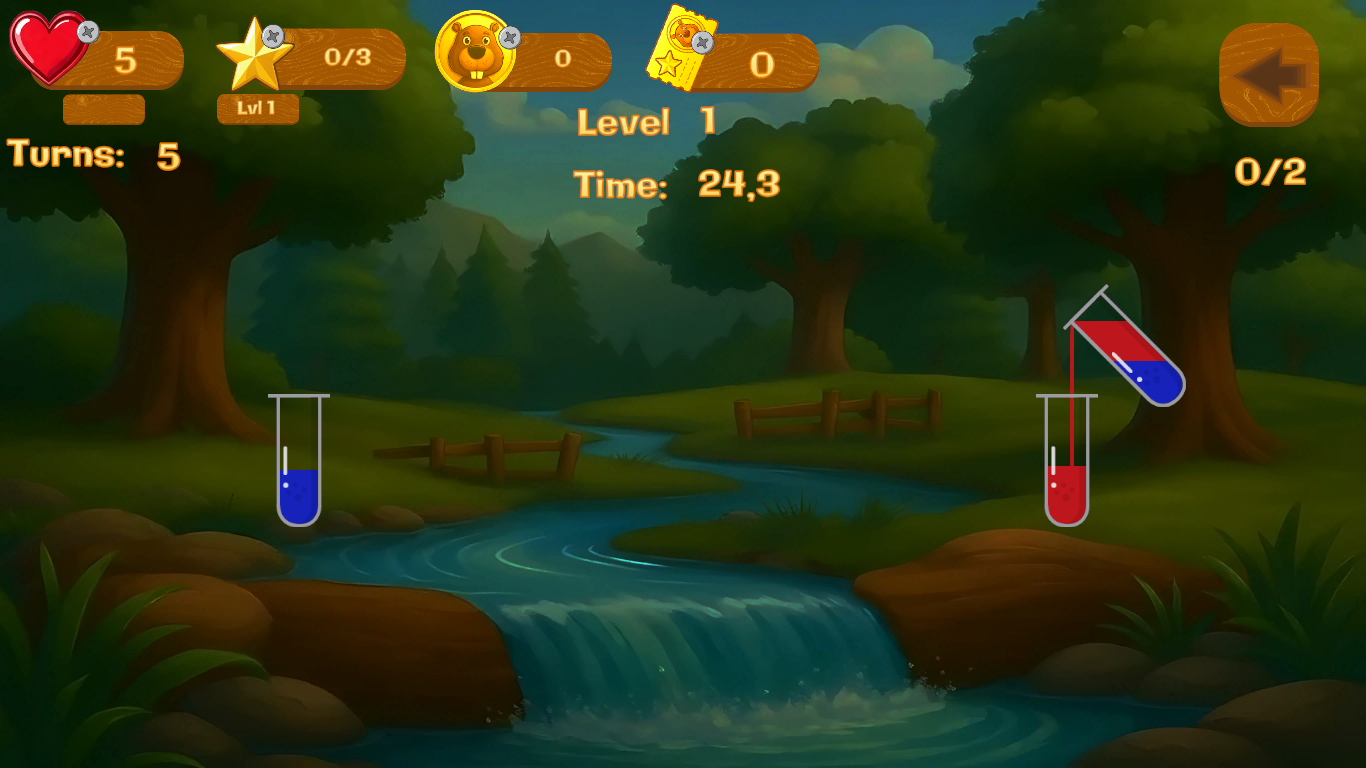Select the red test tube being filled
Screen dimensions: 1366x768
1068,480
